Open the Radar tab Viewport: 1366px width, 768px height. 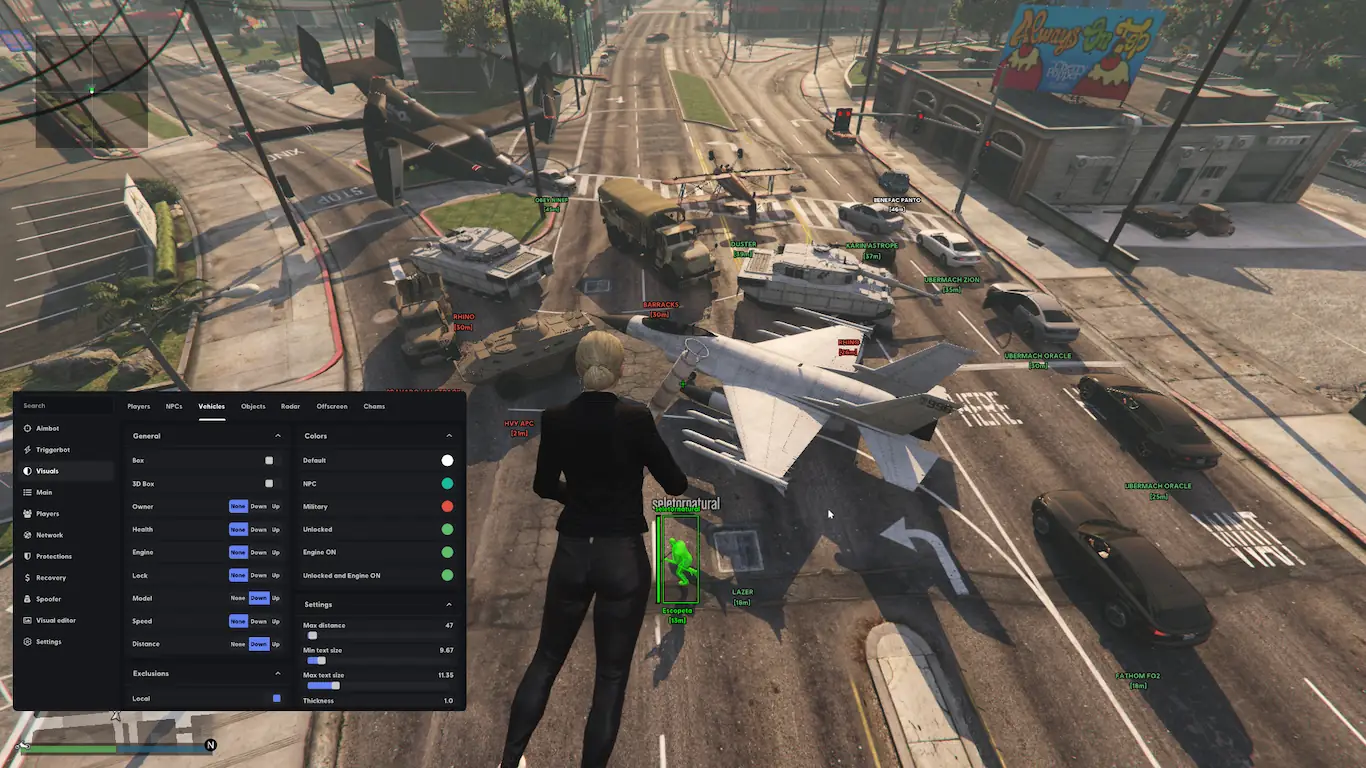tap(290, 407)
